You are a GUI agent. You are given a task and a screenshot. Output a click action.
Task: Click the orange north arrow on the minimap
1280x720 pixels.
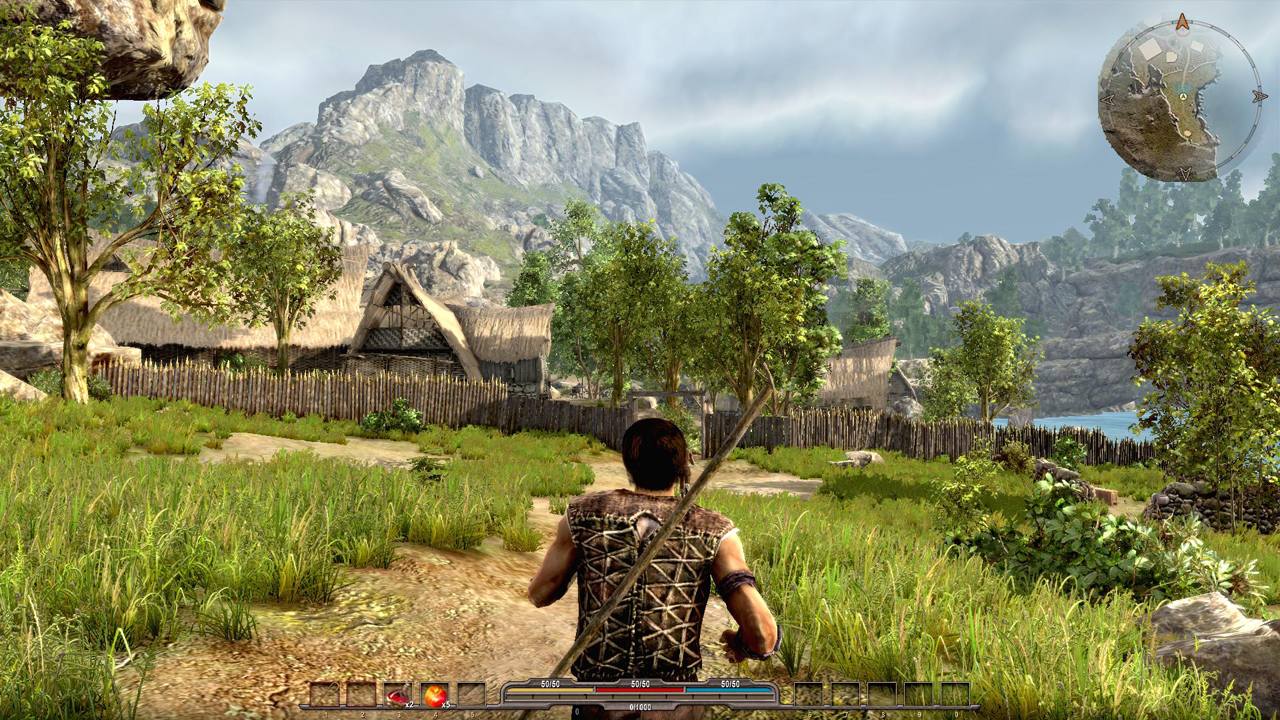pyautogui.click(x=1182, y=21)
